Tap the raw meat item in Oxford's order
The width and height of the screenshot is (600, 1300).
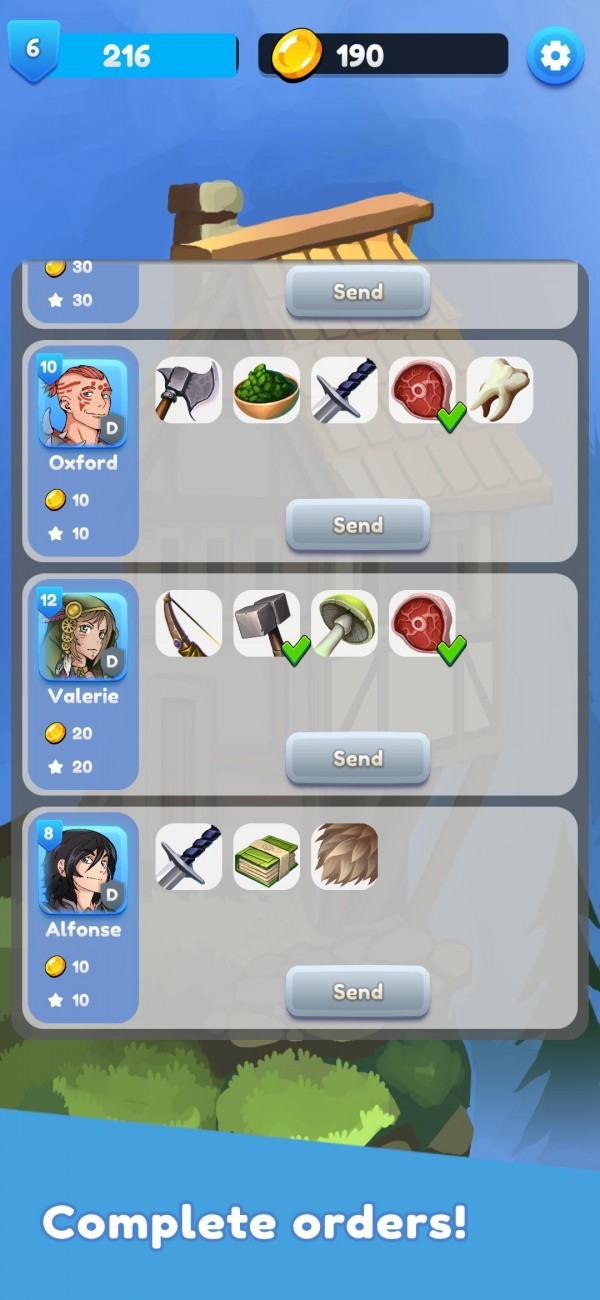tap(422, 390)
